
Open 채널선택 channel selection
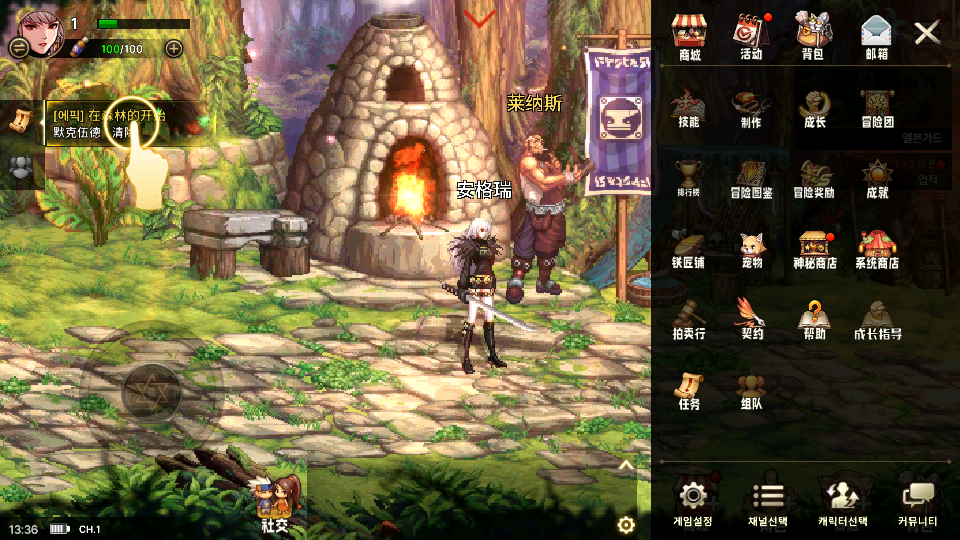pyautogui.click(x=768, y=503)
